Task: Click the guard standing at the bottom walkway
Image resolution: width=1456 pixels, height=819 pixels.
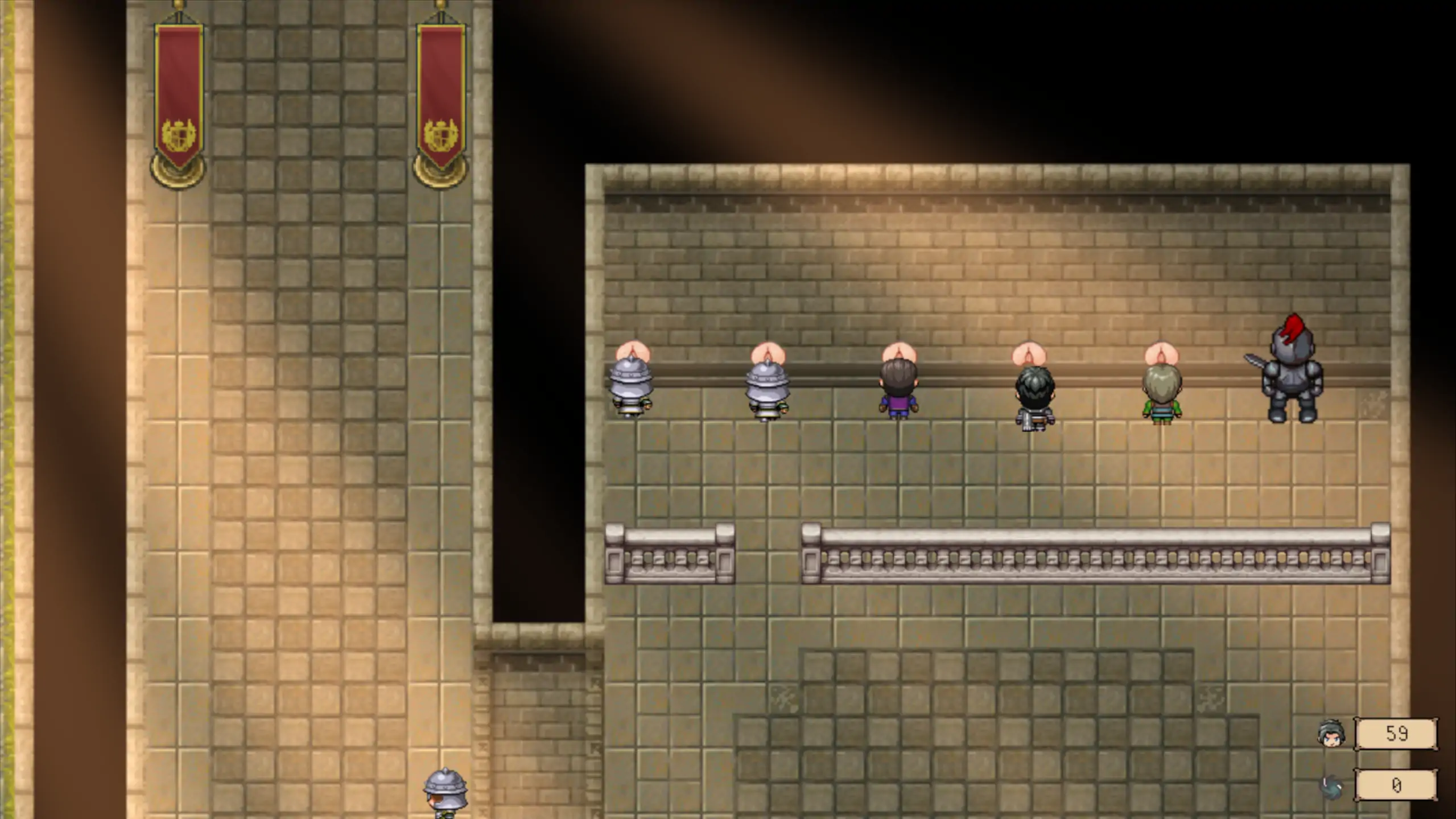Action: click(x=446, y=796)
